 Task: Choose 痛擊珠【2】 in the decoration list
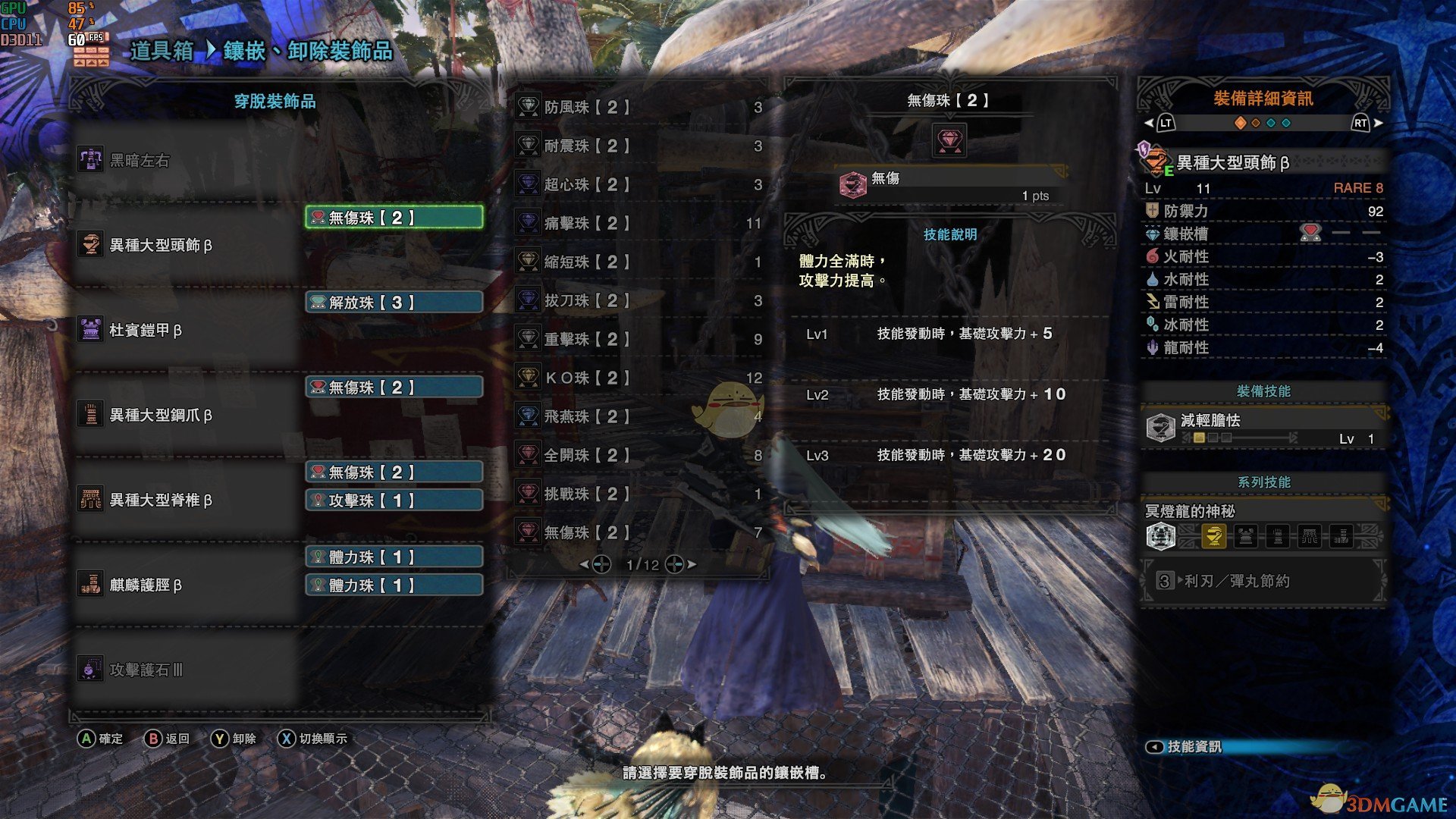[637, 223]
